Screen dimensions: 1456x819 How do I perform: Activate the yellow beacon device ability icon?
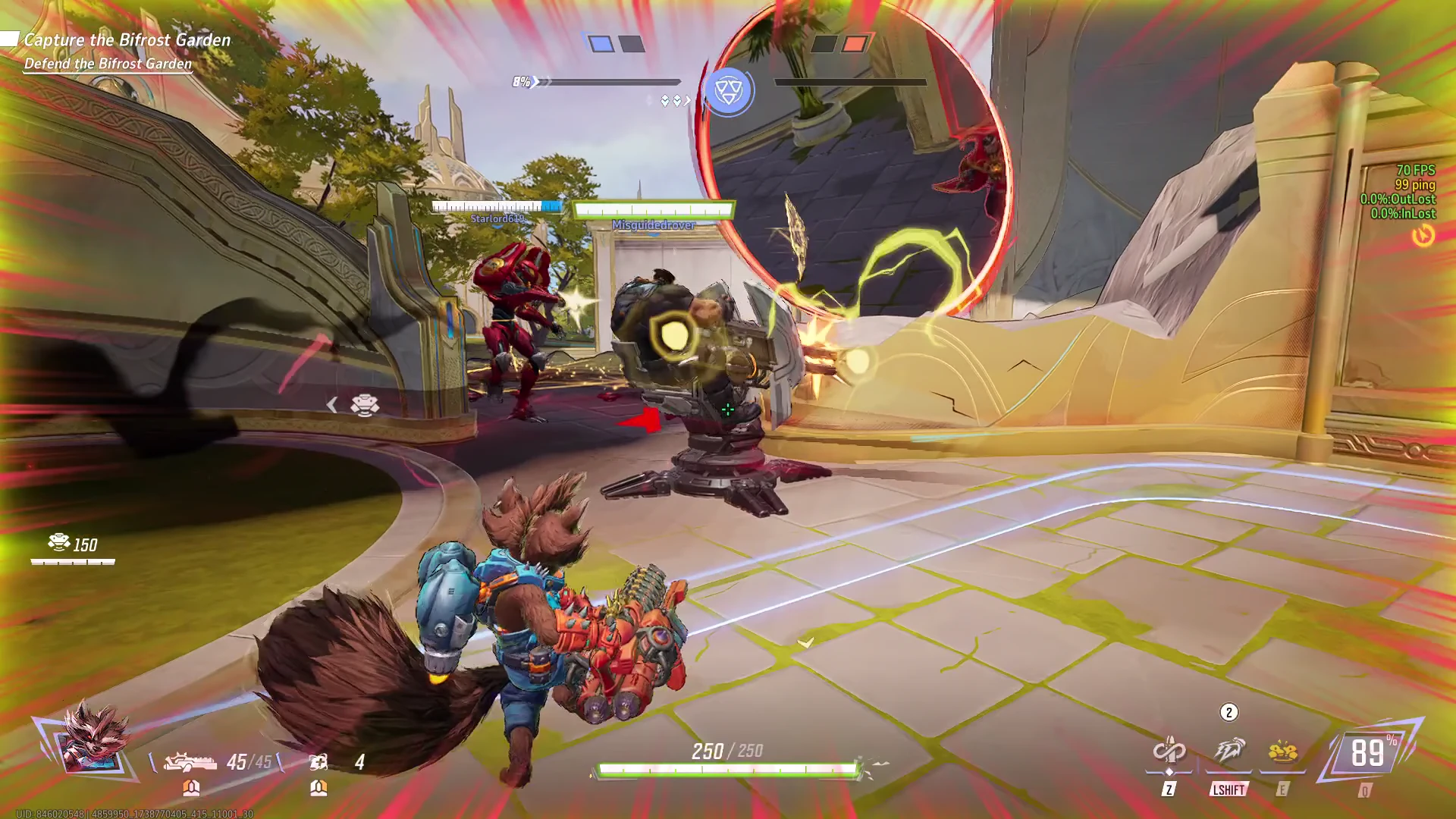(1282, 752)
